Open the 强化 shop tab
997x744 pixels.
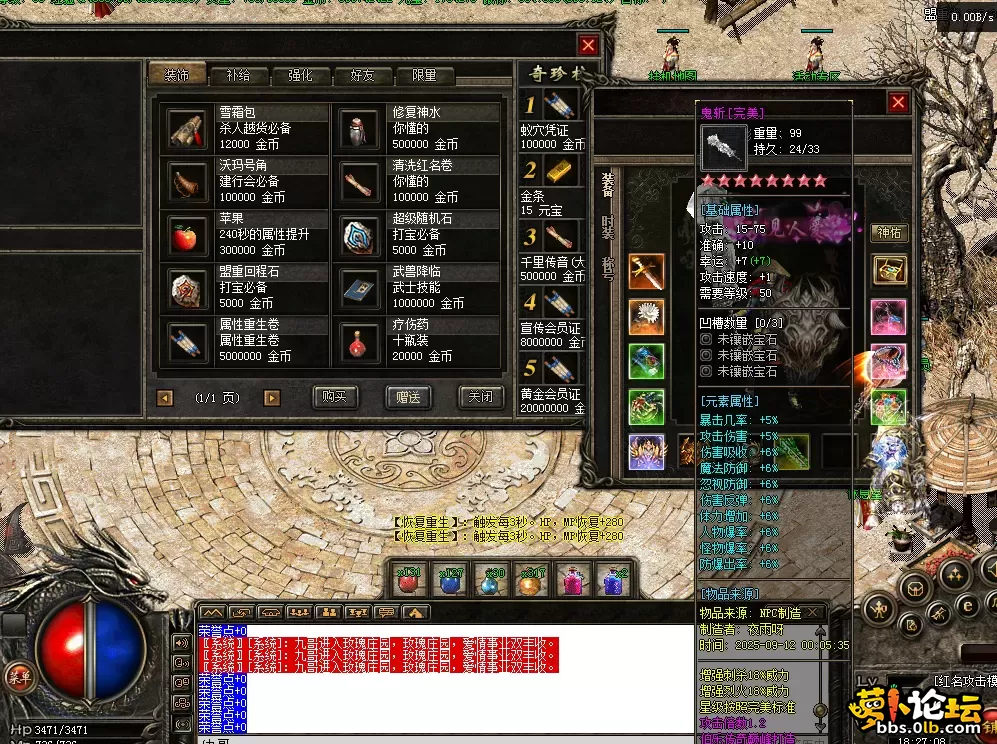[300, 75]
